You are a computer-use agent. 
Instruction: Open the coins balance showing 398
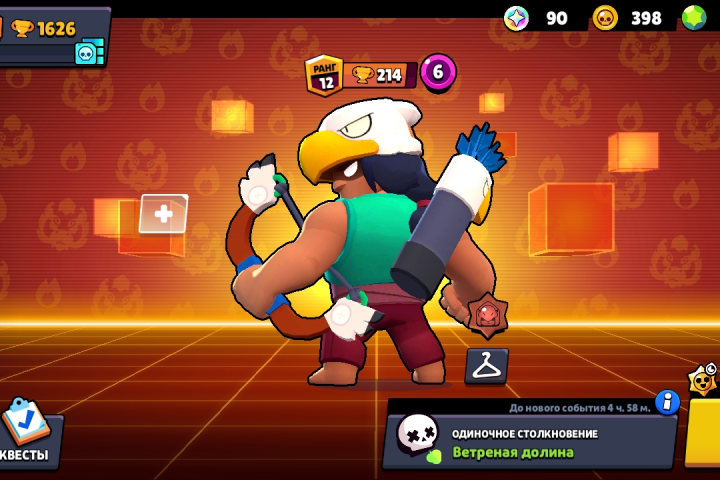point(632,18)
